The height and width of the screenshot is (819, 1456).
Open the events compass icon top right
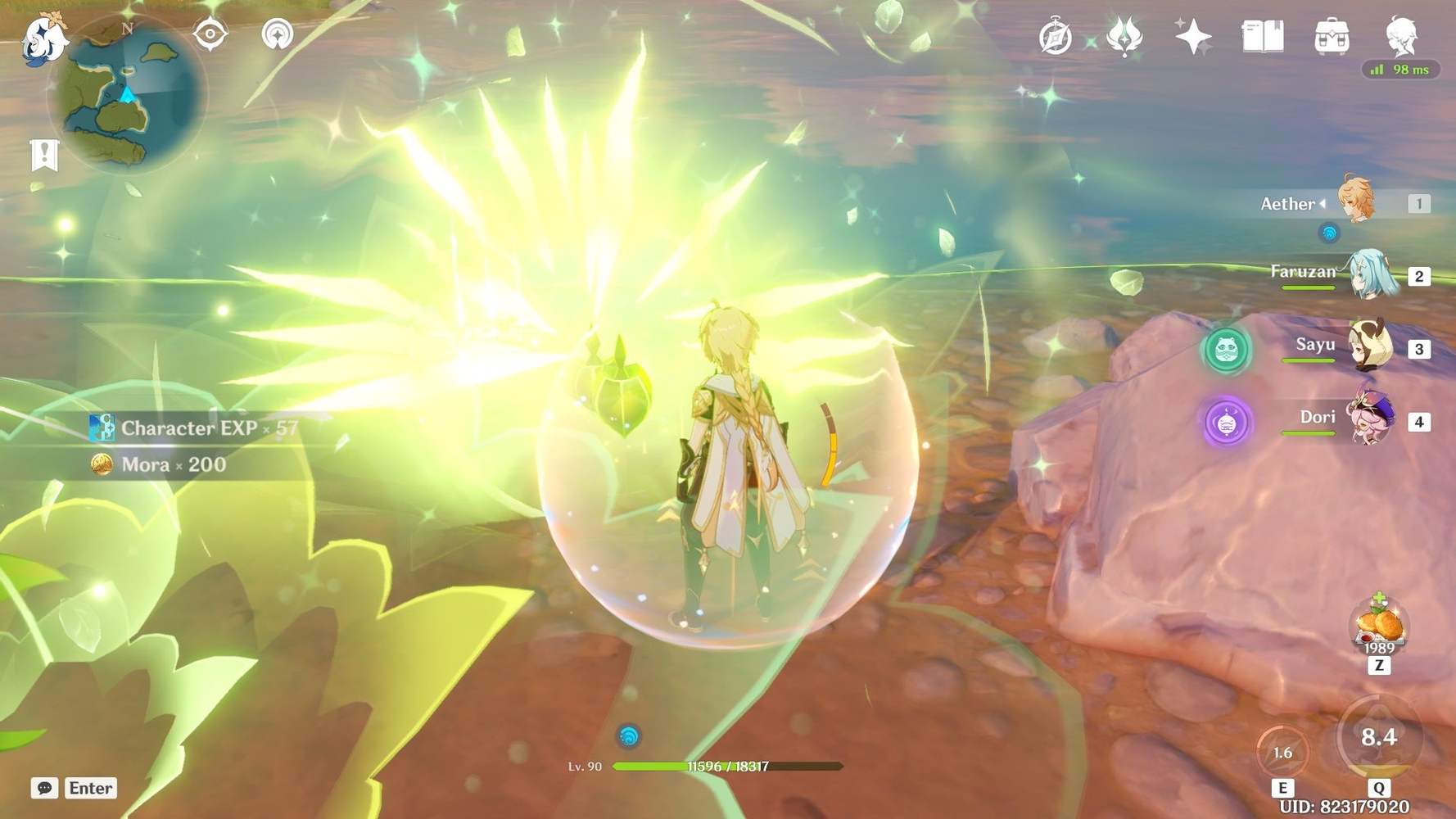point(1058,37)
